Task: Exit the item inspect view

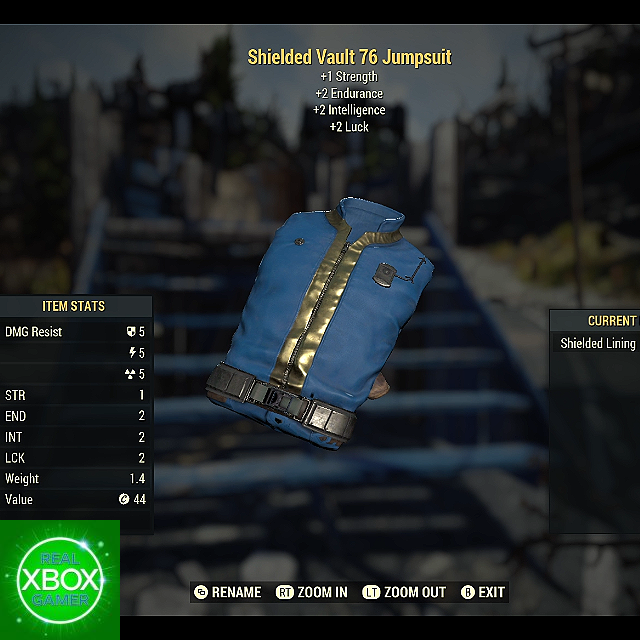Action: (483, 592)
